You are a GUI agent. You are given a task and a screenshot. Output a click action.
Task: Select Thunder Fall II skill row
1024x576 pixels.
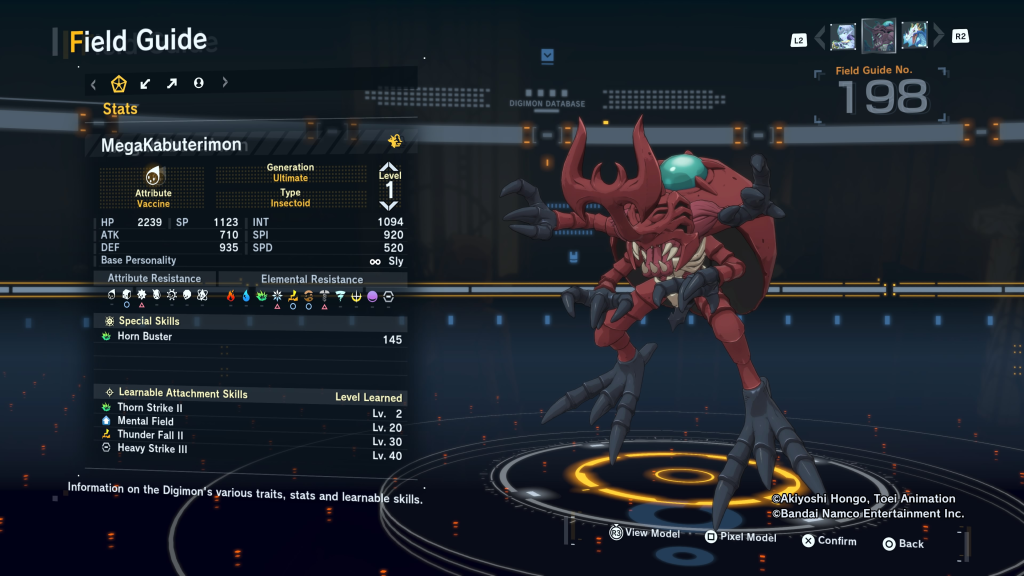(x=250, y=436)
